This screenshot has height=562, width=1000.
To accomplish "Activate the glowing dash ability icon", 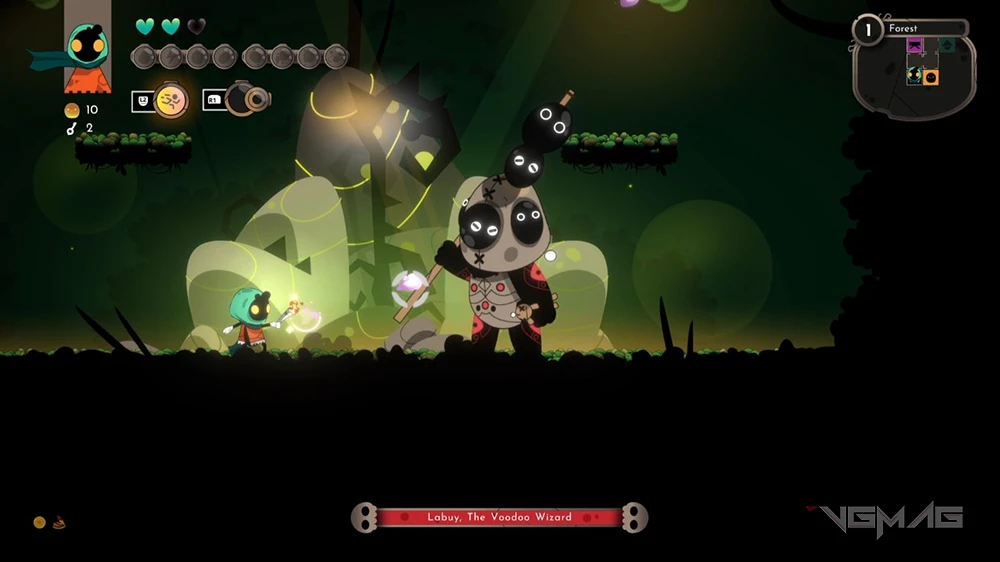I will click(x=171, y=100).
